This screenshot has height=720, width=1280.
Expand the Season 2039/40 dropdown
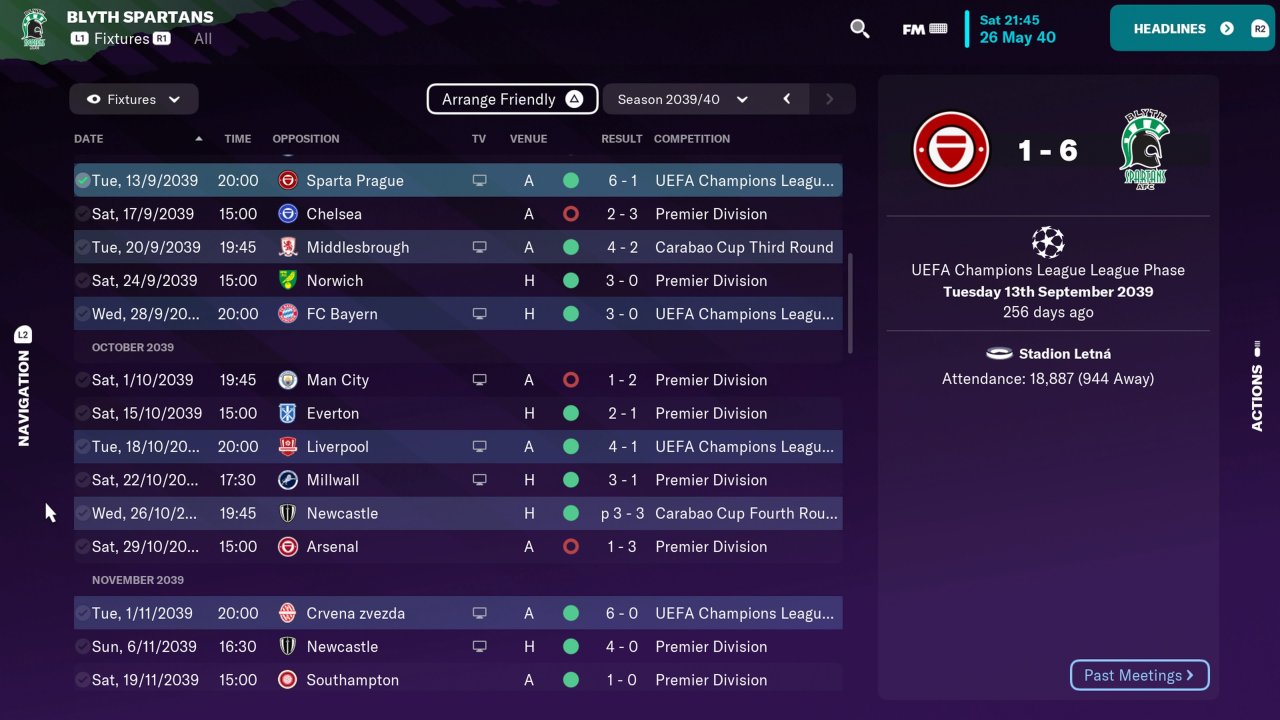(x=683, y=99)
